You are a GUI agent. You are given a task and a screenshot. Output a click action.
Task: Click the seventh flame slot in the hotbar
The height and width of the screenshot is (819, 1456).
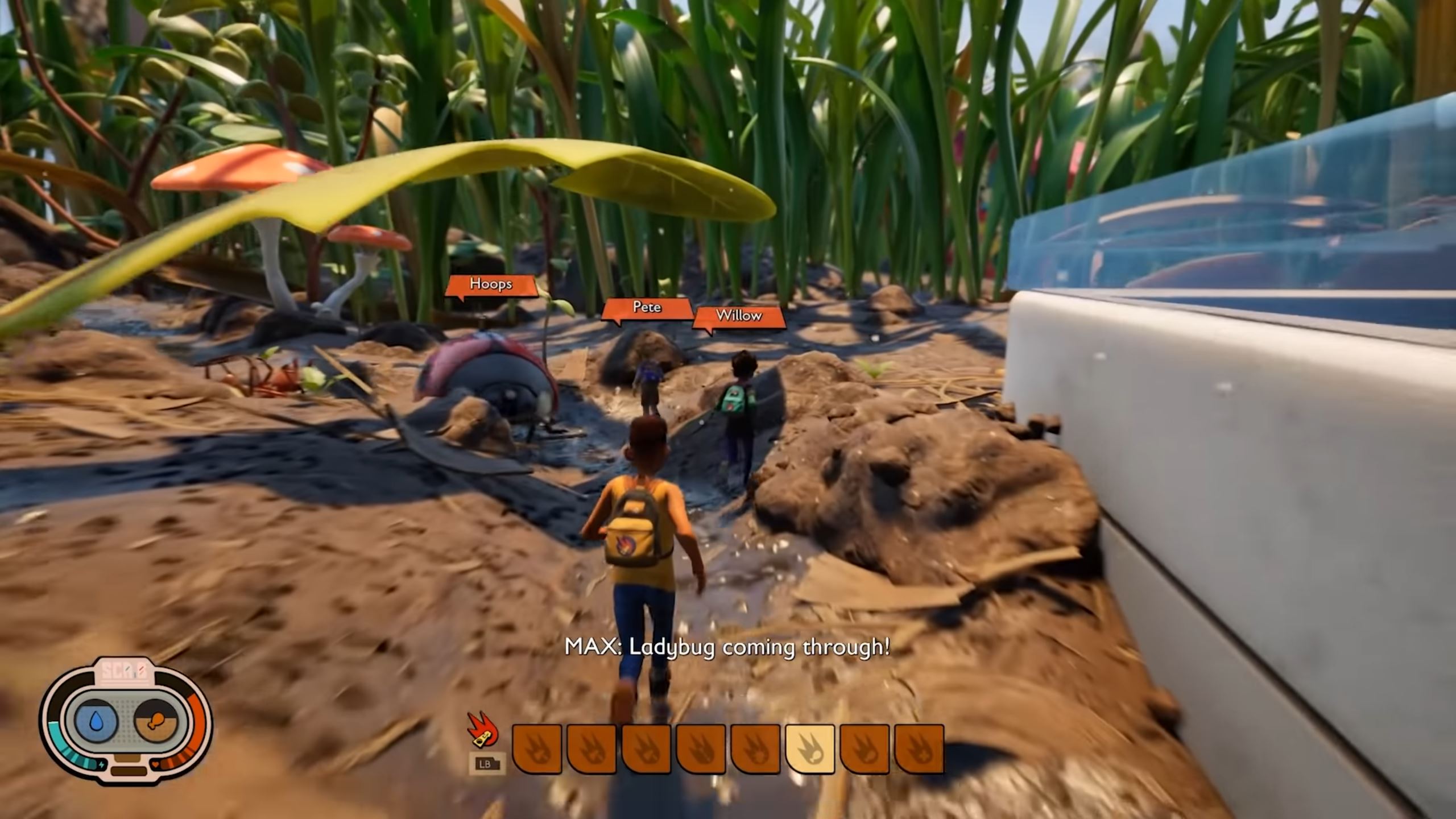point(865,751)
